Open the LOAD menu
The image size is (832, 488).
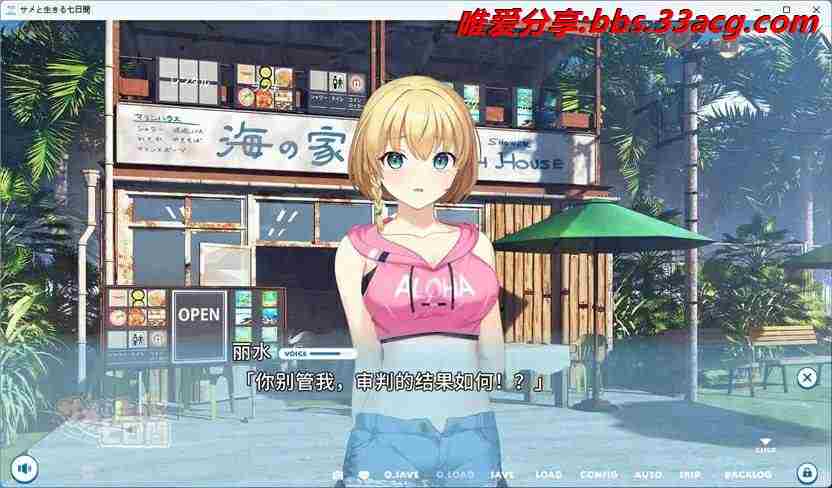pyautogui.click(x=549, y=474)
